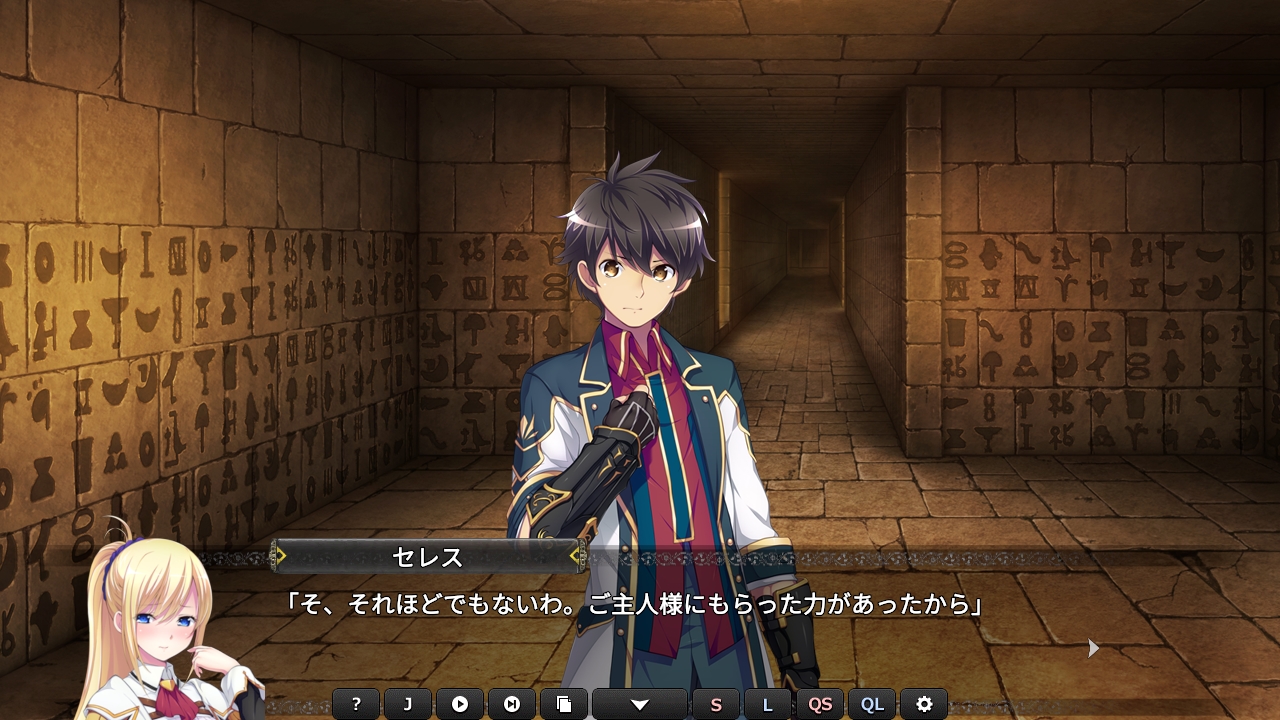1280x720 pixels.
Task: Open the Load menu with L button
Action: 768,704
